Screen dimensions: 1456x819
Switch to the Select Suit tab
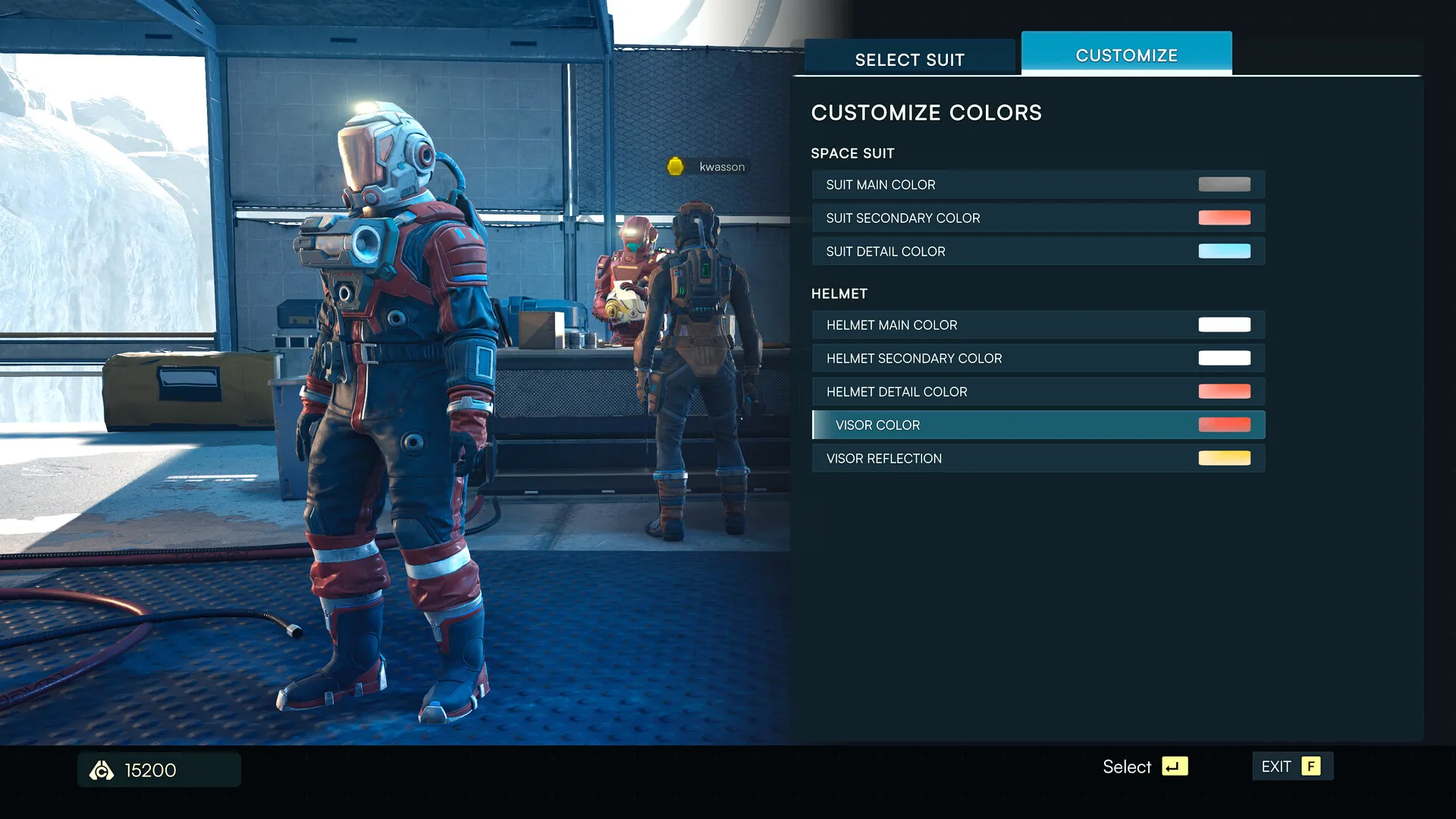[909, 59]
